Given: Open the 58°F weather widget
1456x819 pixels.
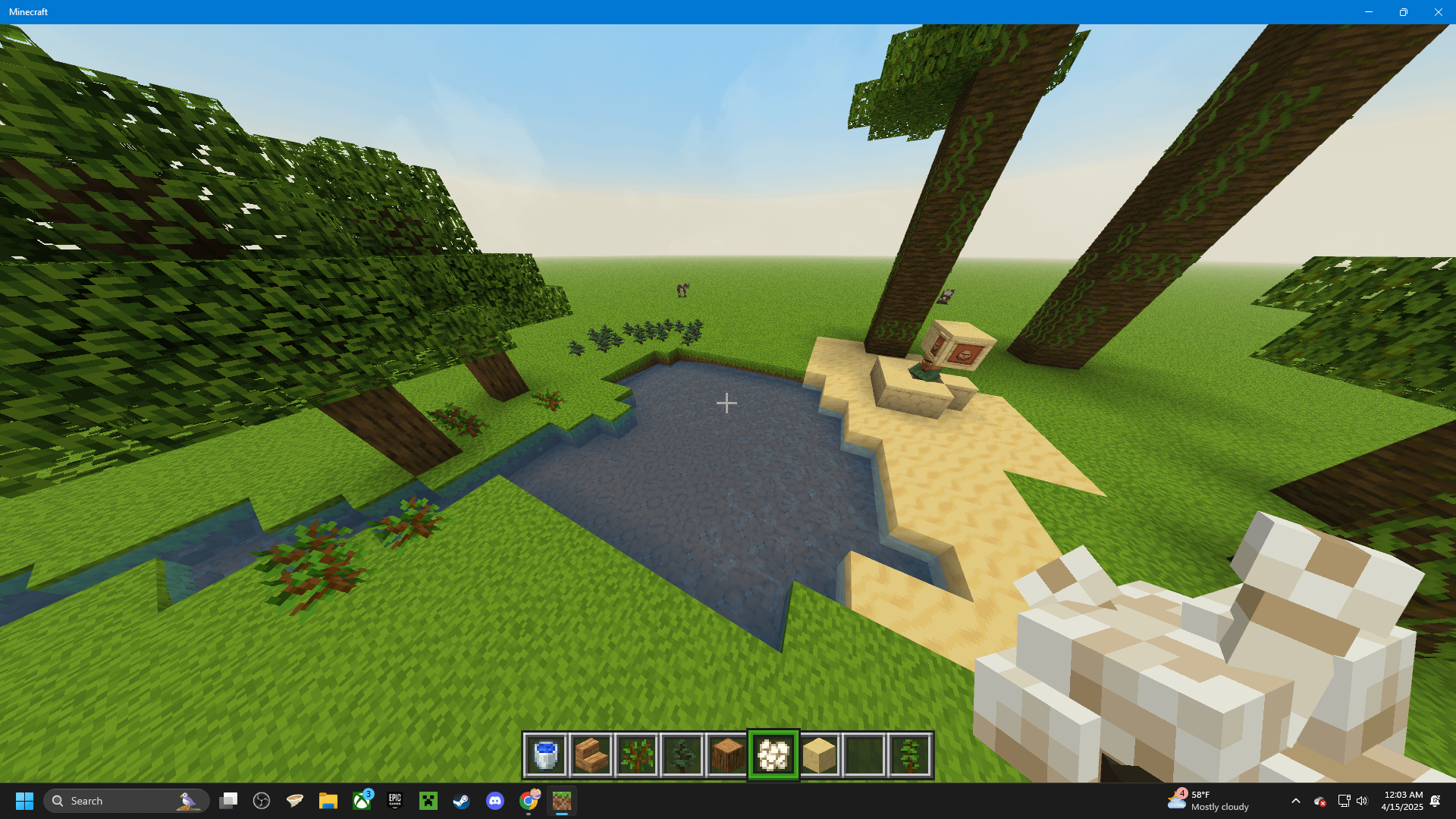Looking at the screenshot, I should pos(1213,800).
